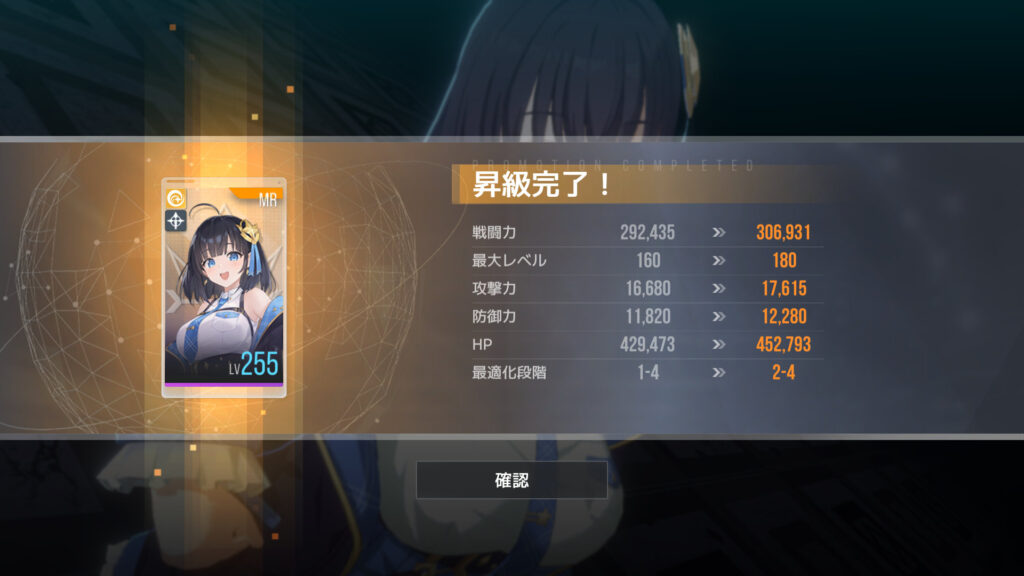Select the MR character card at level 255
This screenshot has height=576, width=1024.
(224, 287)
